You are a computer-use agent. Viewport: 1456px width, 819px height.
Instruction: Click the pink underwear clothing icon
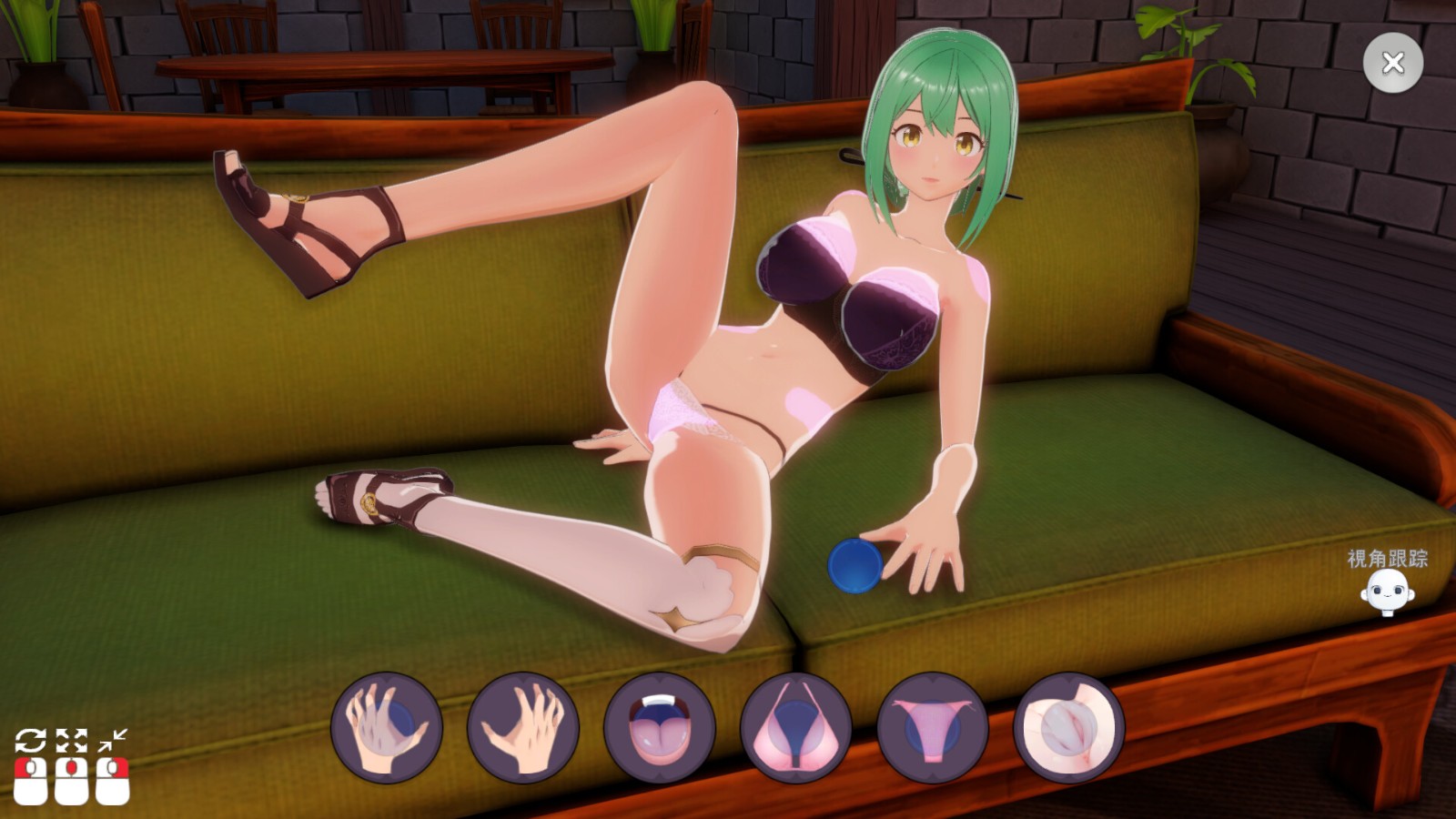pos(933,728)
